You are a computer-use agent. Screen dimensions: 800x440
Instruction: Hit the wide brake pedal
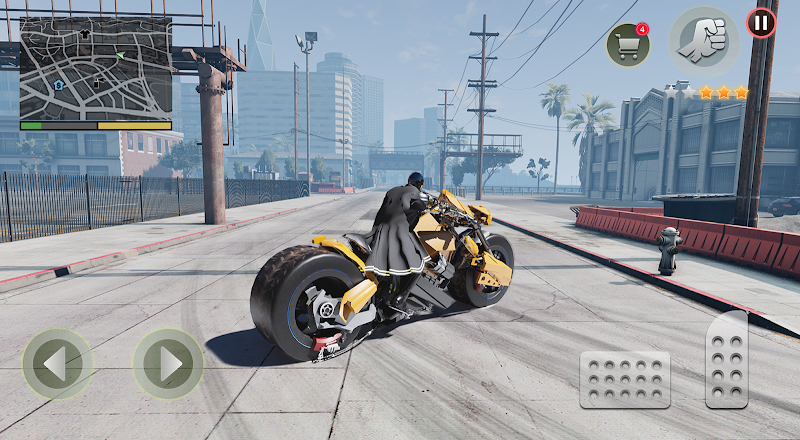(x=625, y=379)
